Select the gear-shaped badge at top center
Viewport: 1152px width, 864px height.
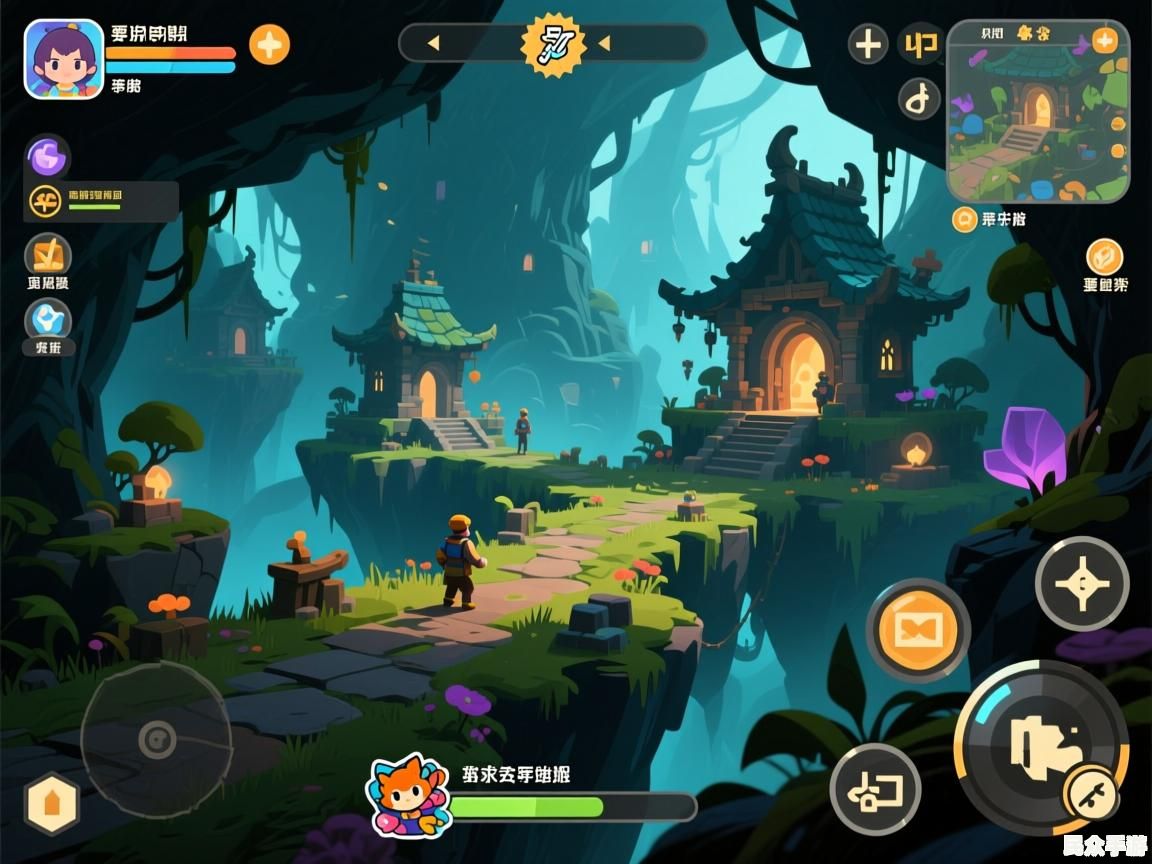coord(553,44)
